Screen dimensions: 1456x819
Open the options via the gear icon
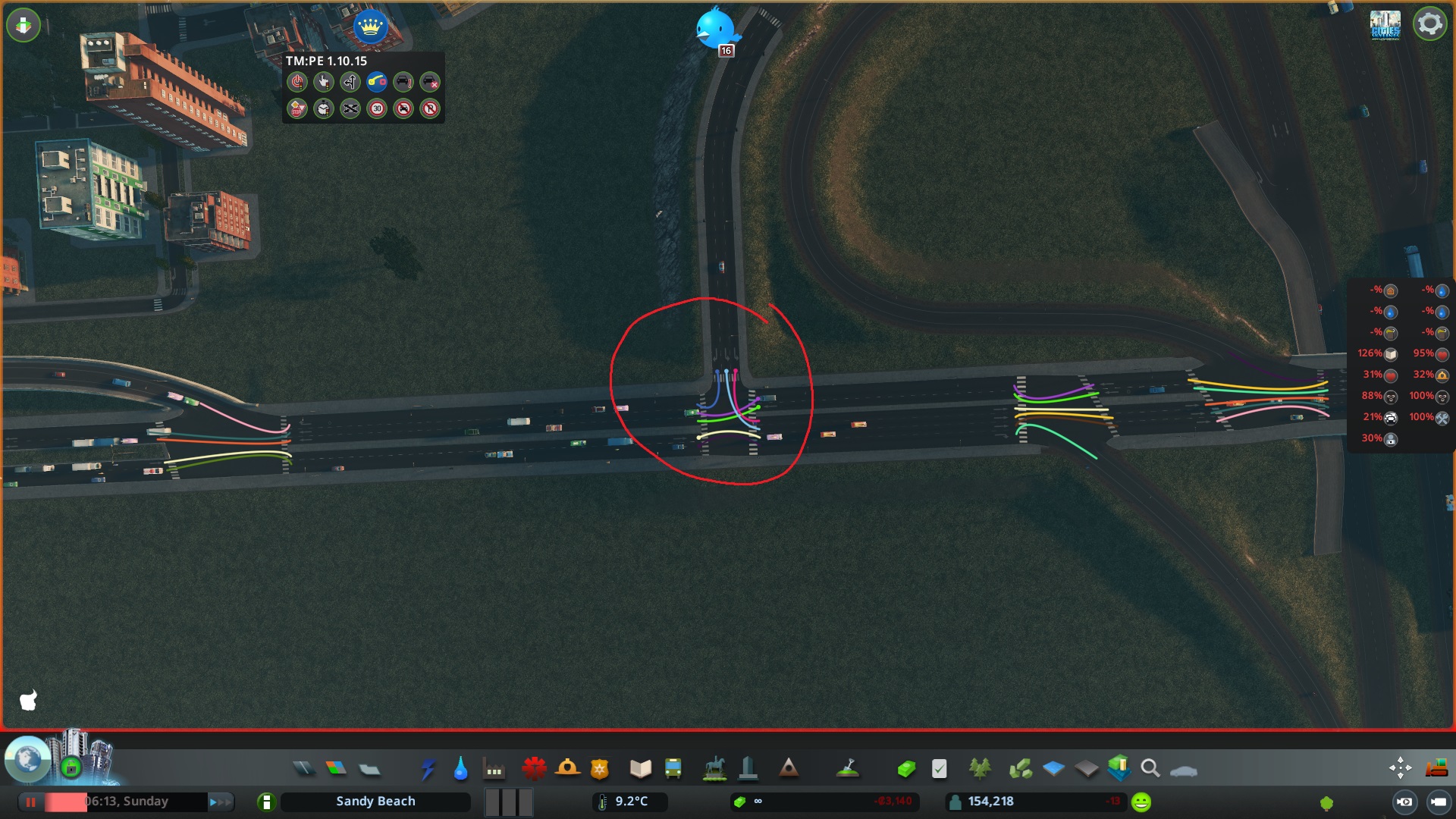[x=1430, y=24]
